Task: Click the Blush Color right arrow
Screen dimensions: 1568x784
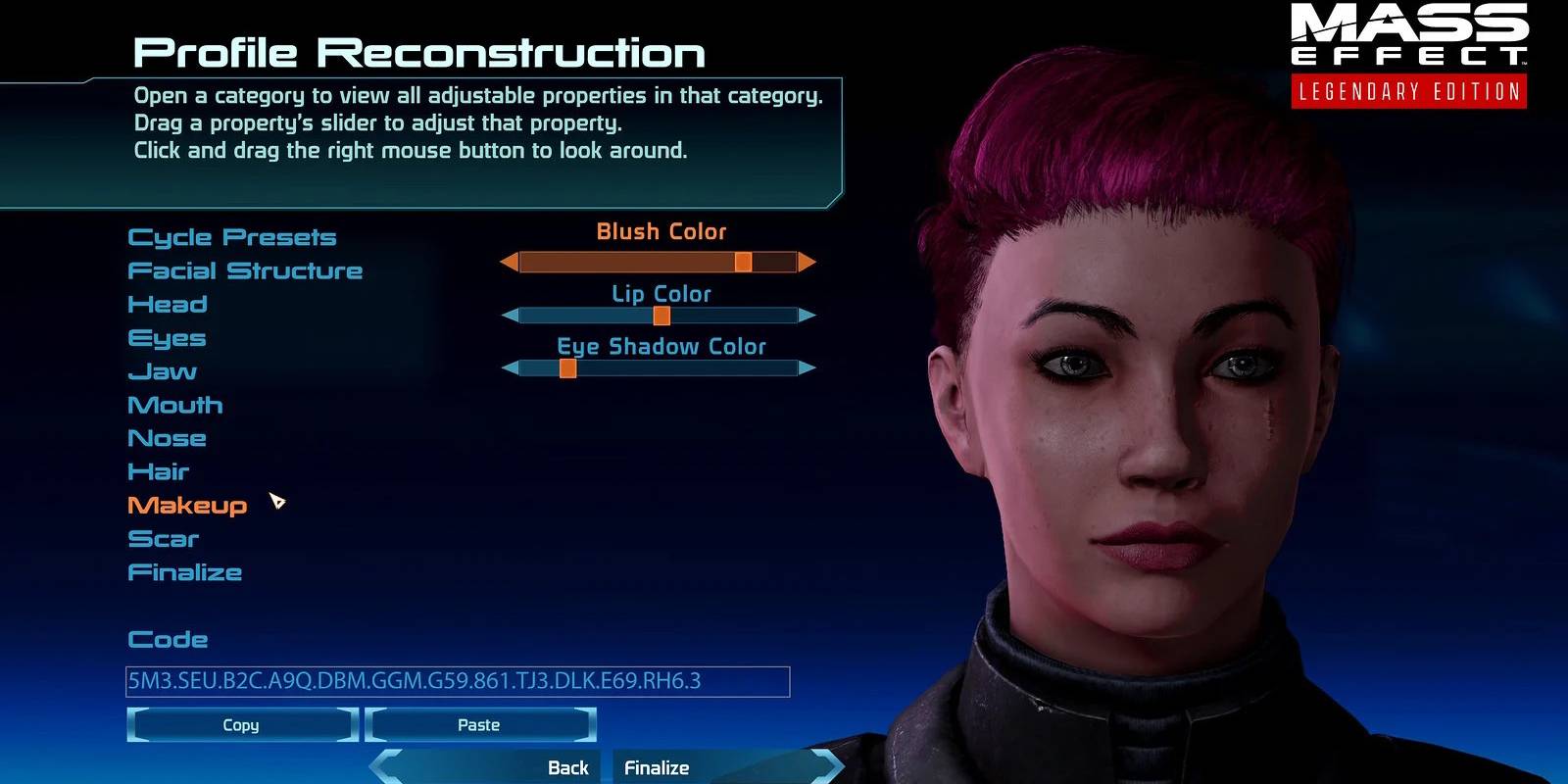Action: (x=807, y=262)
